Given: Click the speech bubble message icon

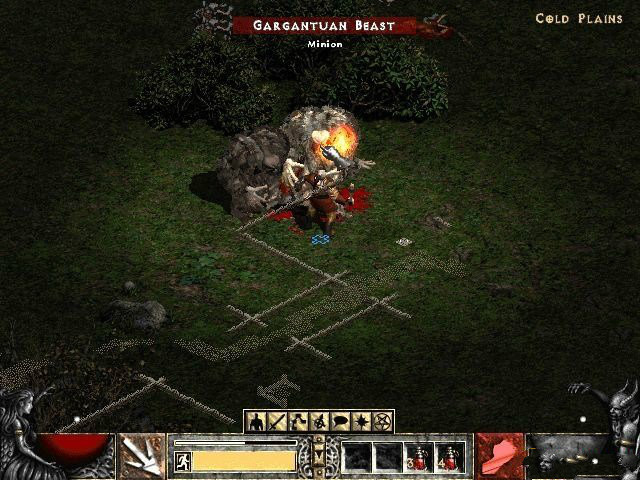Looking at the screenshot, I should pos(340,422).
